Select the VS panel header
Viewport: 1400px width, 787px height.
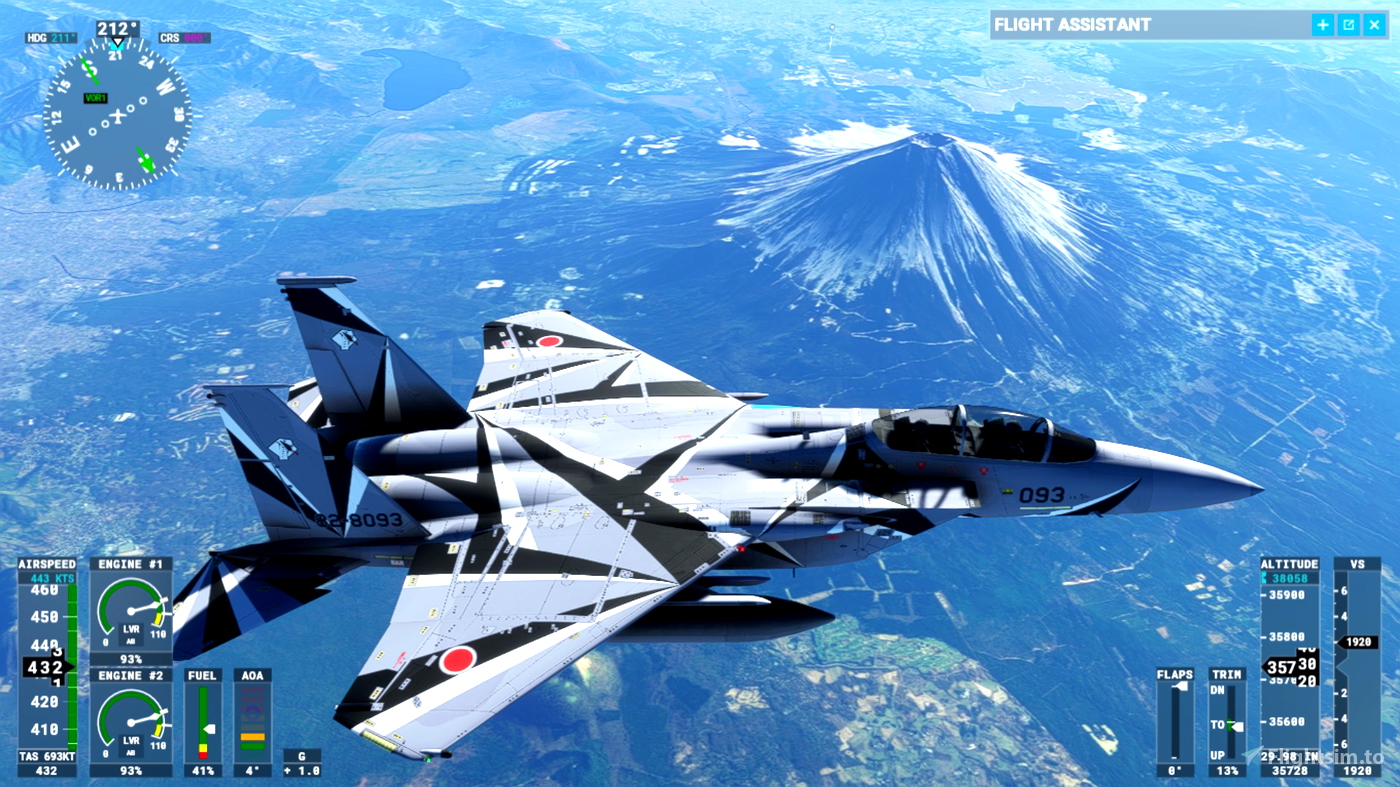coord(1355,563)
